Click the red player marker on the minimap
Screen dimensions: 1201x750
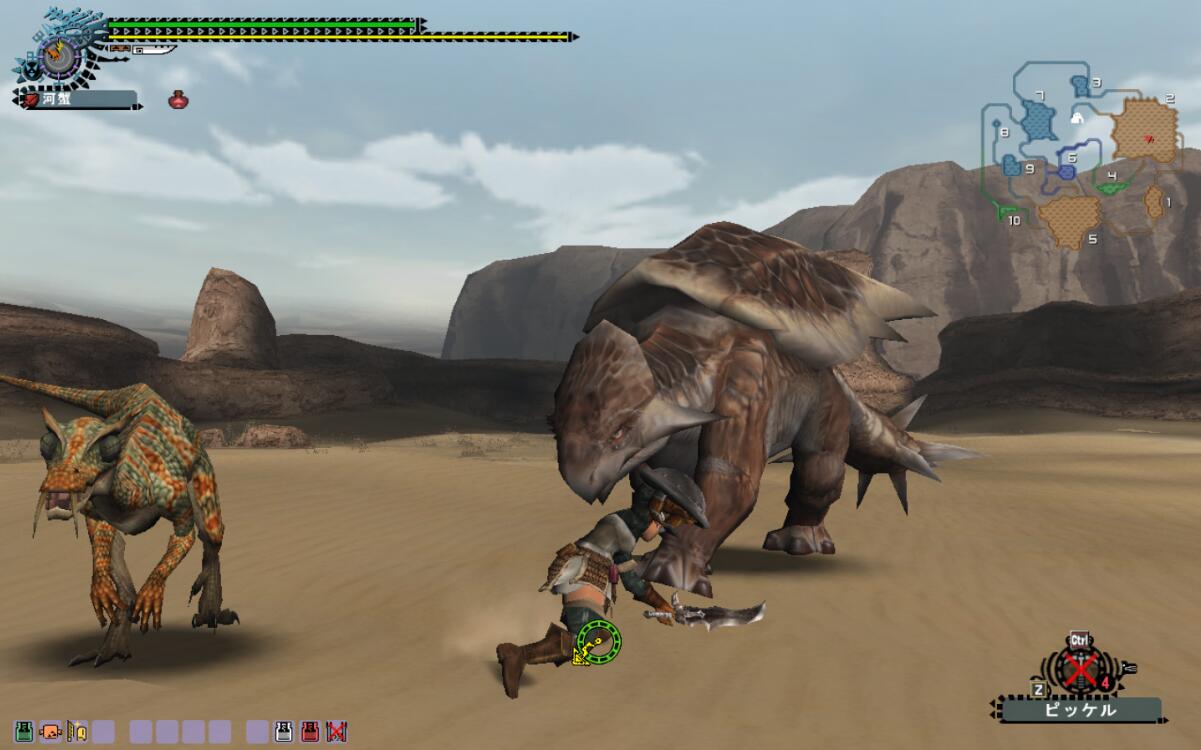1148,138
